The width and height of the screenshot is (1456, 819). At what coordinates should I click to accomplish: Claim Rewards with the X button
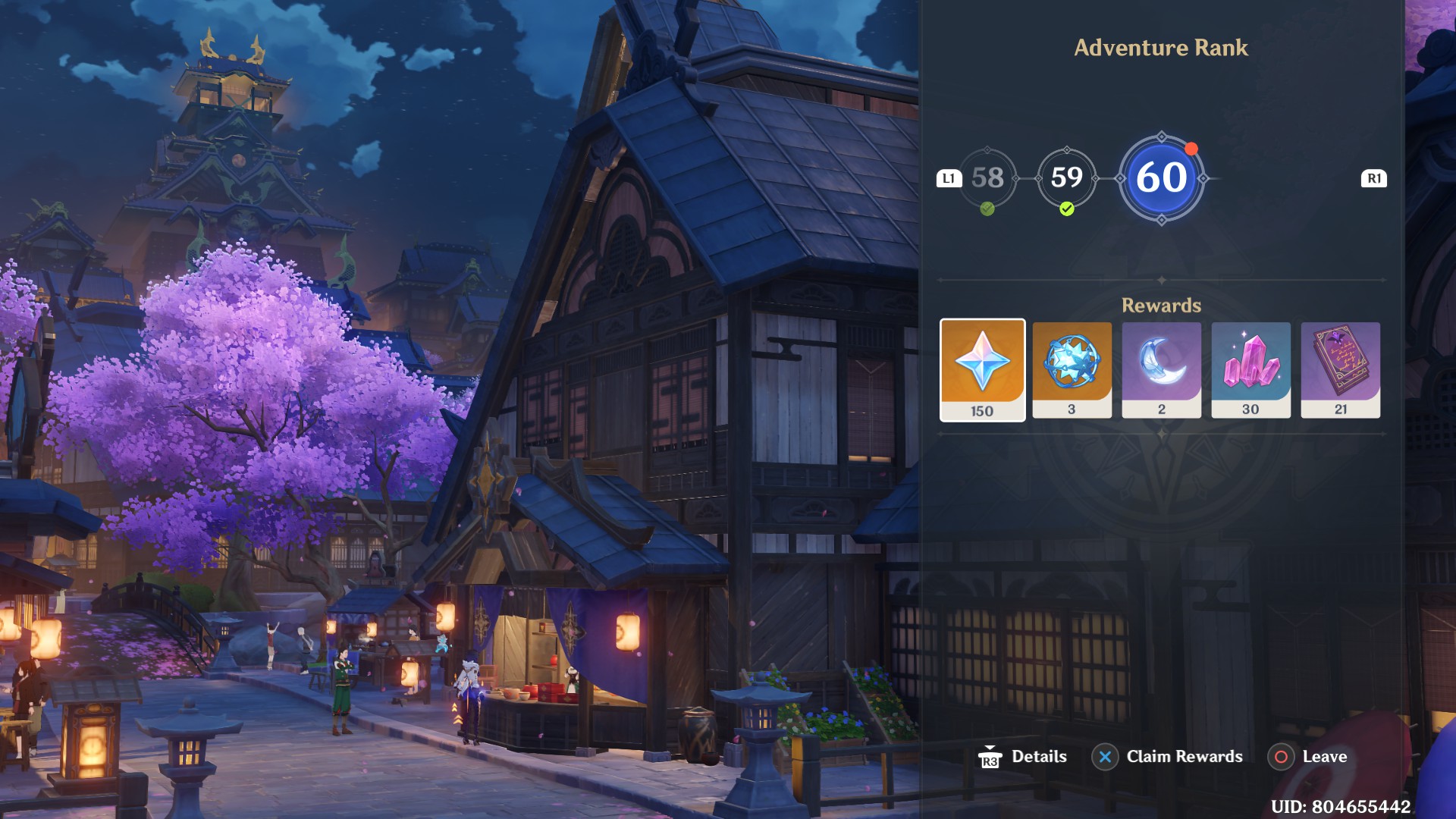[1104, 756]
